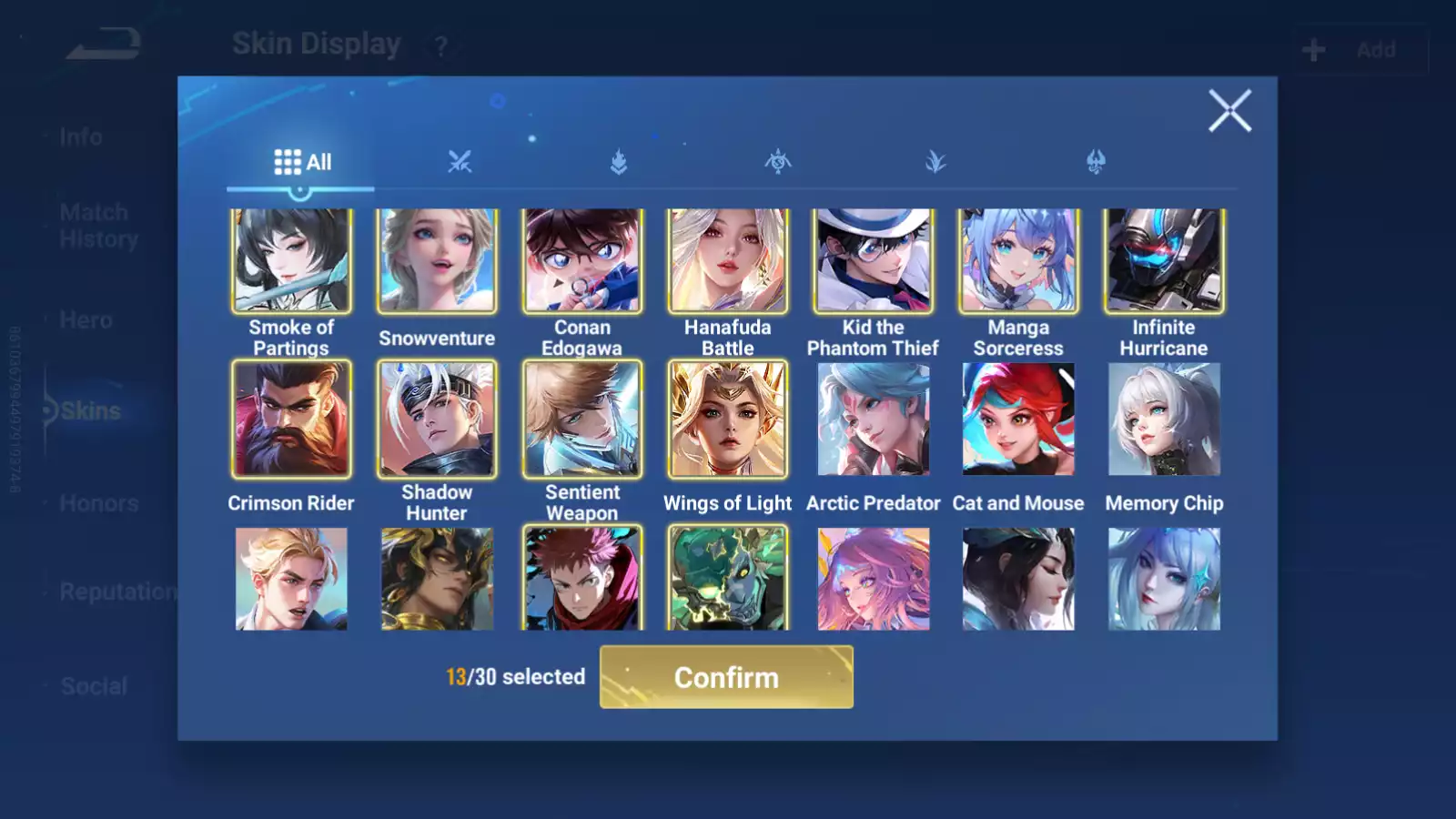Screen dimensions: 1456x819
Task: Select the Hanafuda Battle skin
Action: 728,260
